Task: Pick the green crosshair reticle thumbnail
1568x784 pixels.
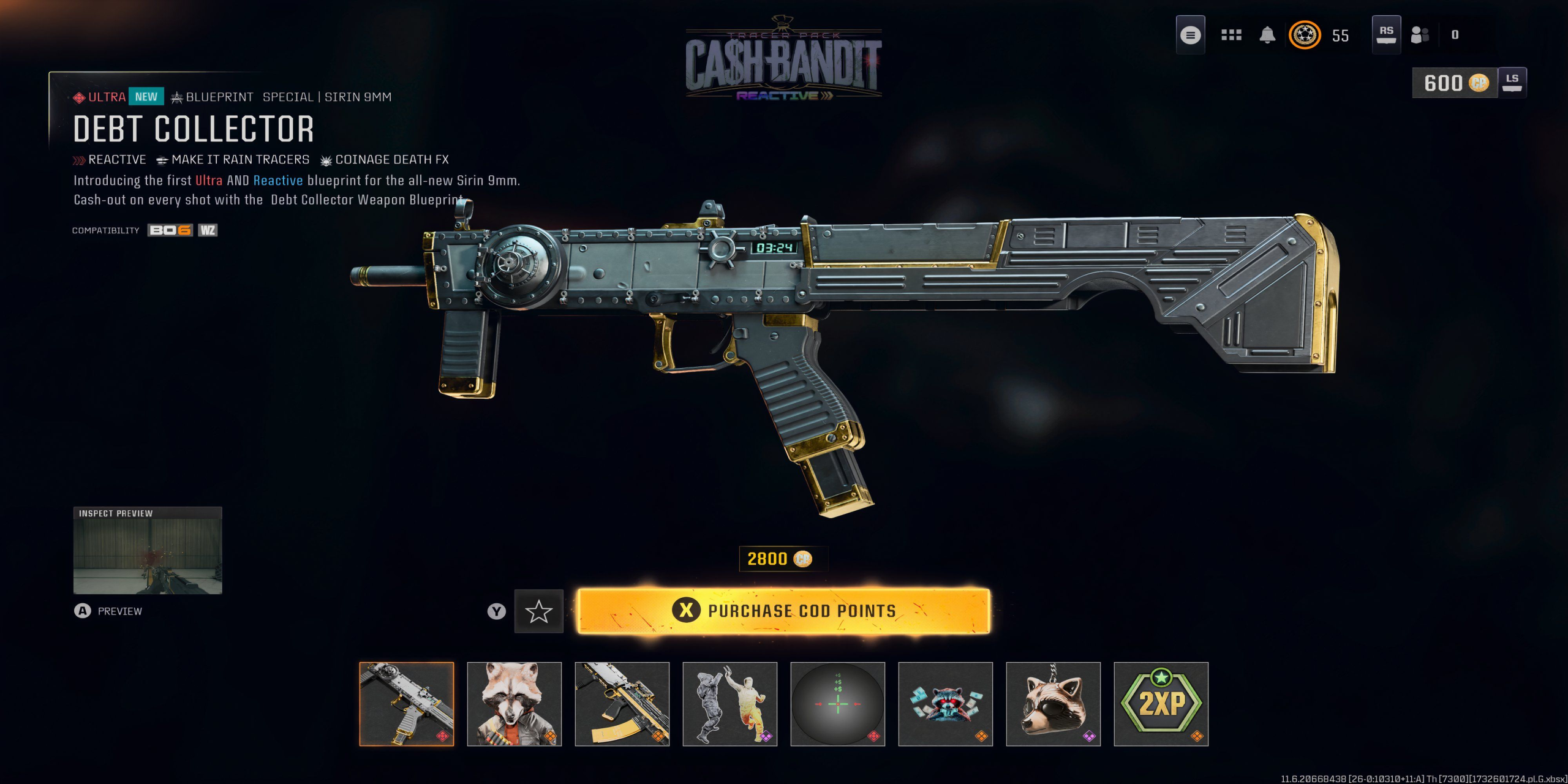Action: coord(838,704)
